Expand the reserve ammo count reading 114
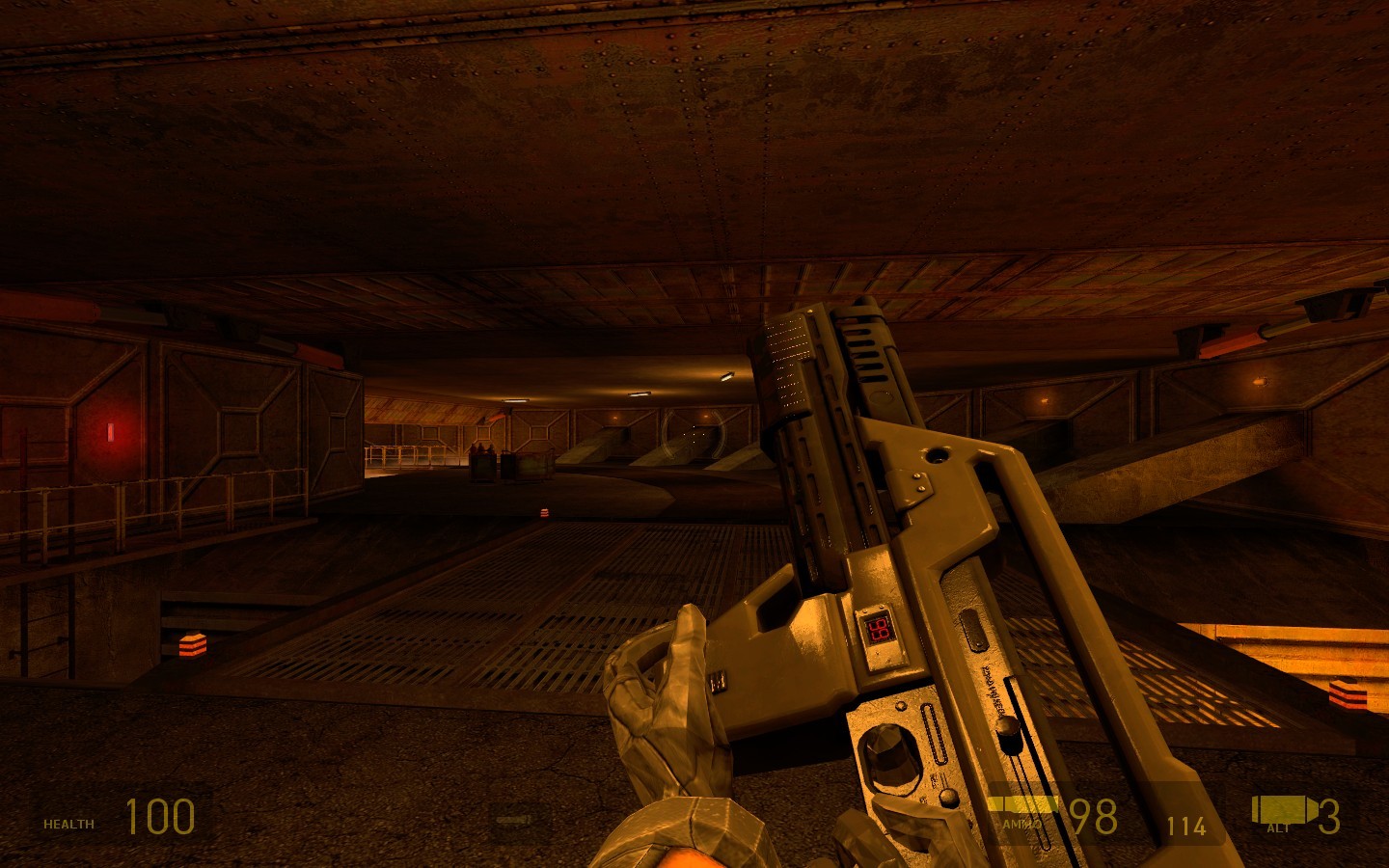The width and height of the screenshot is (1389, 868). click(1185, 827)
